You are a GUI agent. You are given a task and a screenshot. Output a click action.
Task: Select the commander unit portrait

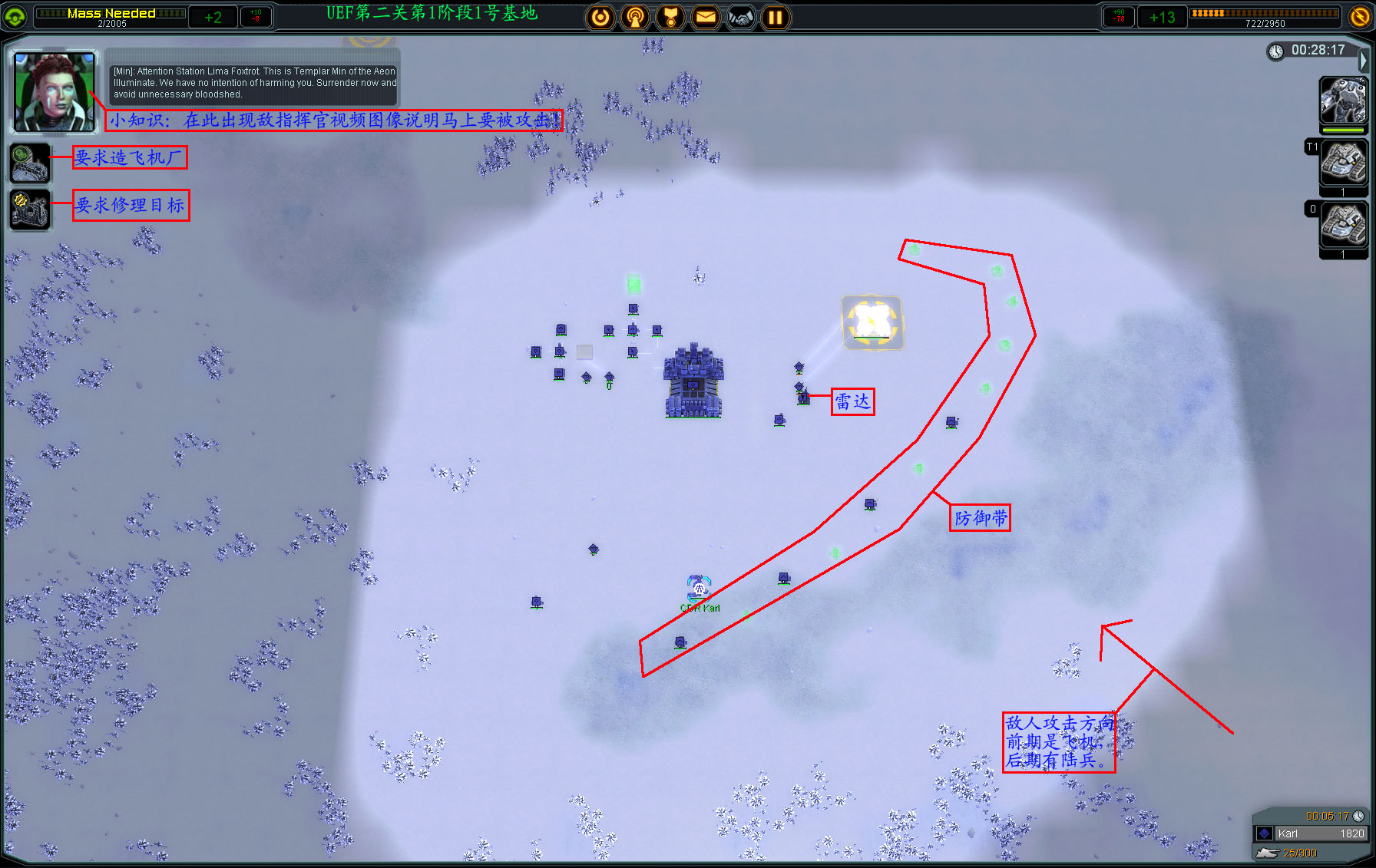coord(1343,101)
